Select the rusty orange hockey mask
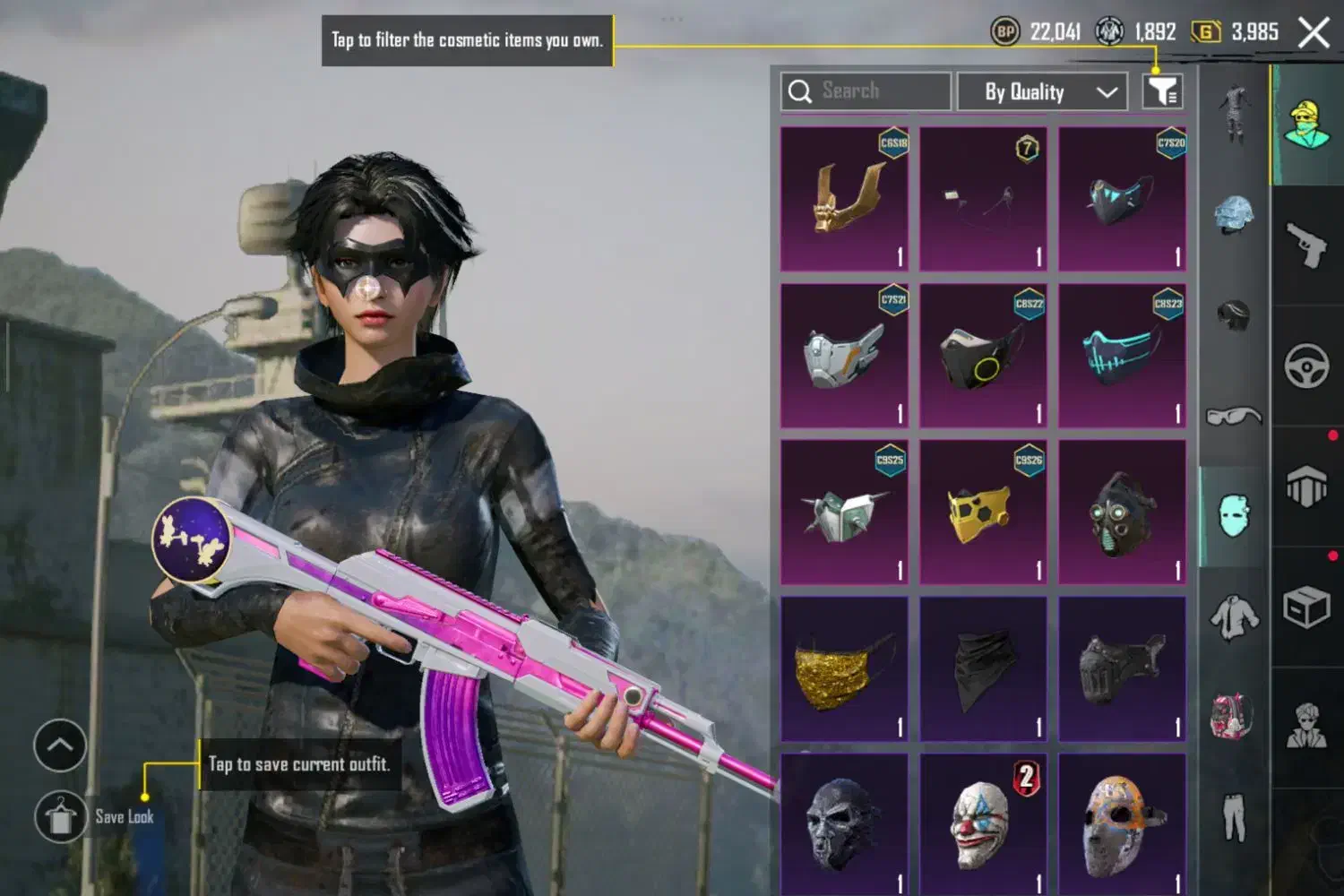 (x=1122, y=823)
